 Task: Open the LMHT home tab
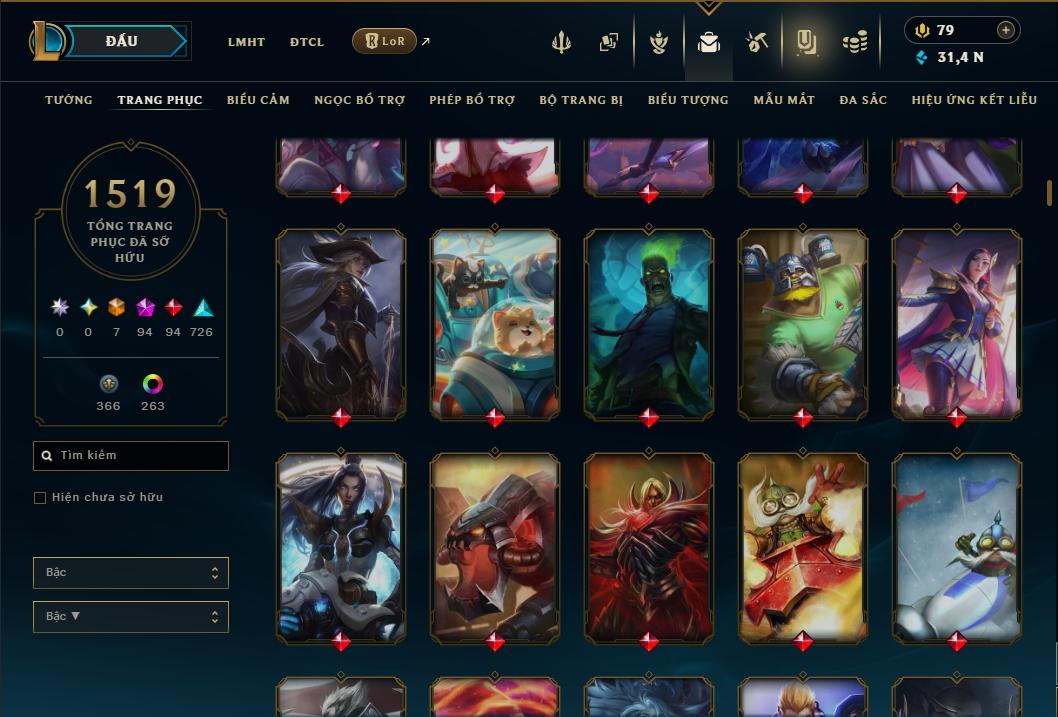pos(246,42)
